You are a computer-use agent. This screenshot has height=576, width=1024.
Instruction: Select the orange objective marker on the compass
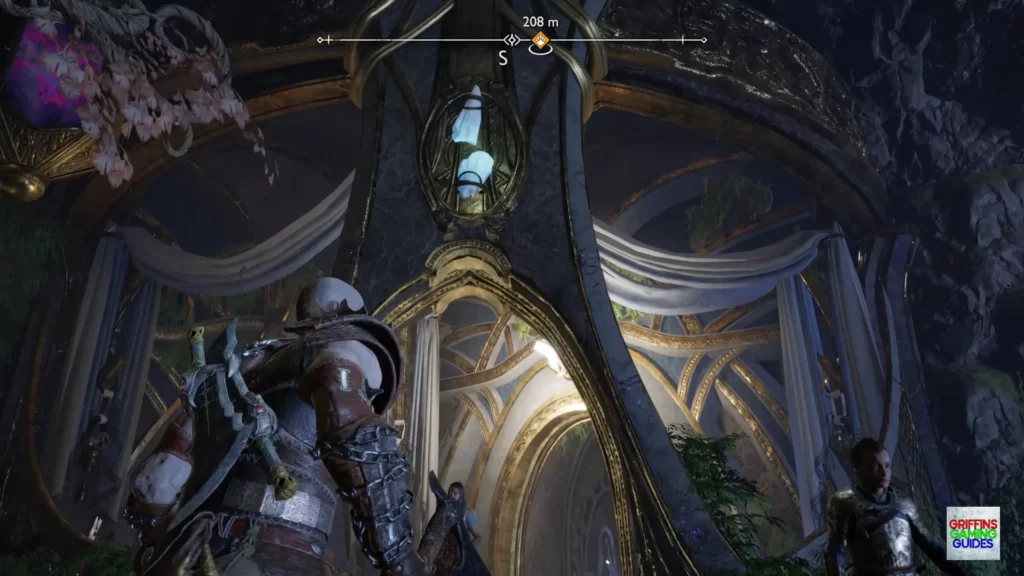pyautogui.click(x=540, y=41)
